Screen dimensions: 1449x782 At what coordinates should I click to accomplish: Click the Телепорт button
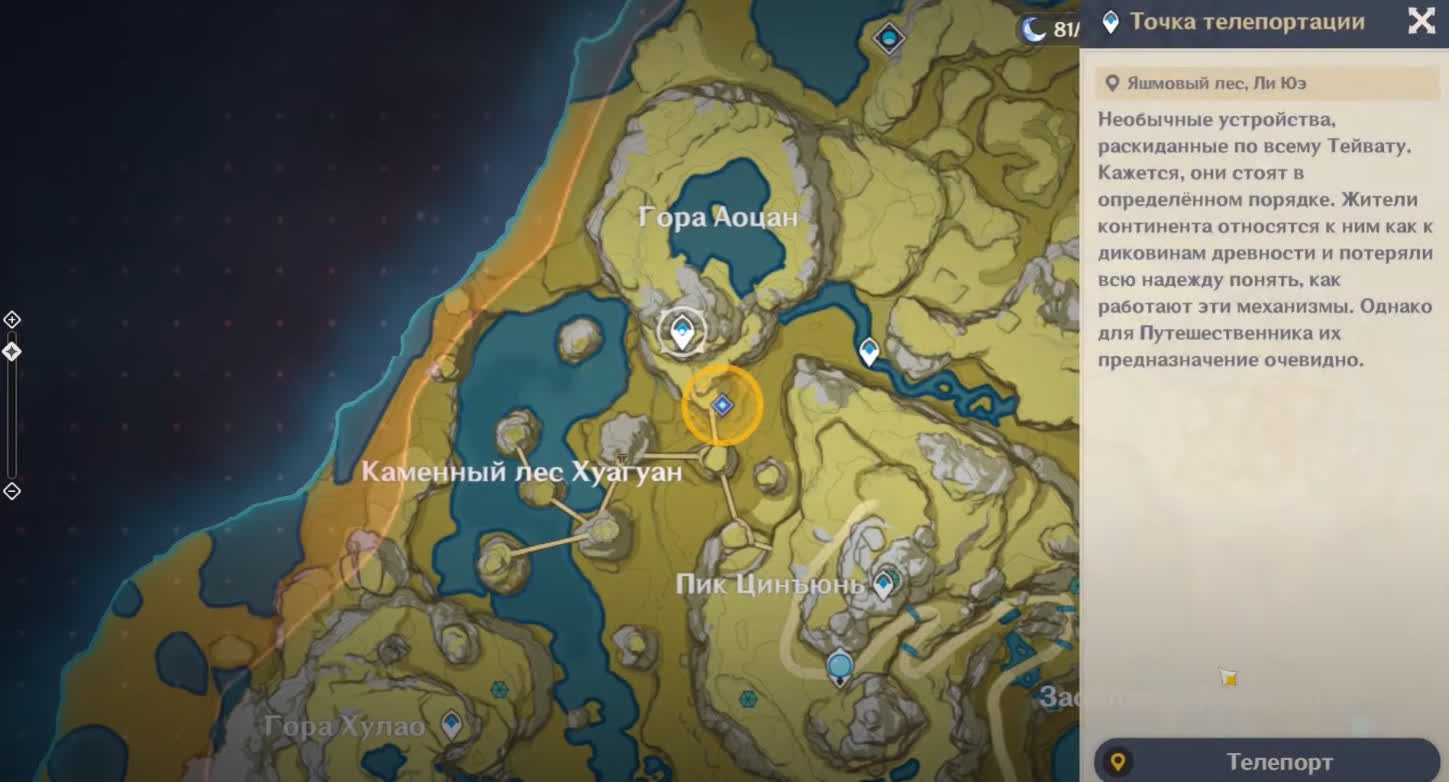[x=1267, y=762]
